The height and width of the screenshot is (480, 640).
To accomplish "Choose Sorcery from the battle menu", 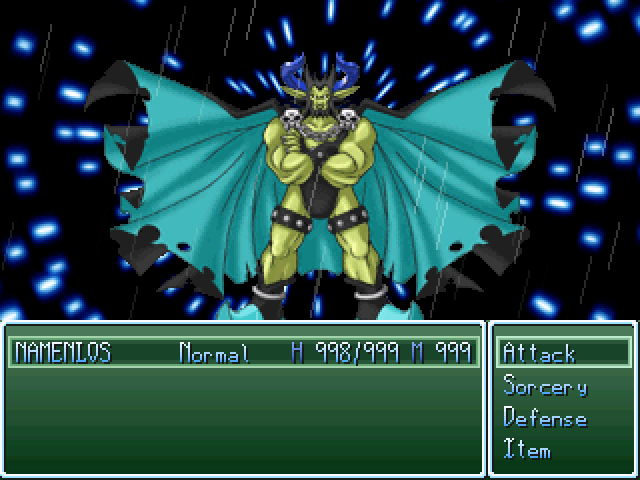I will [x=545, y=386].
